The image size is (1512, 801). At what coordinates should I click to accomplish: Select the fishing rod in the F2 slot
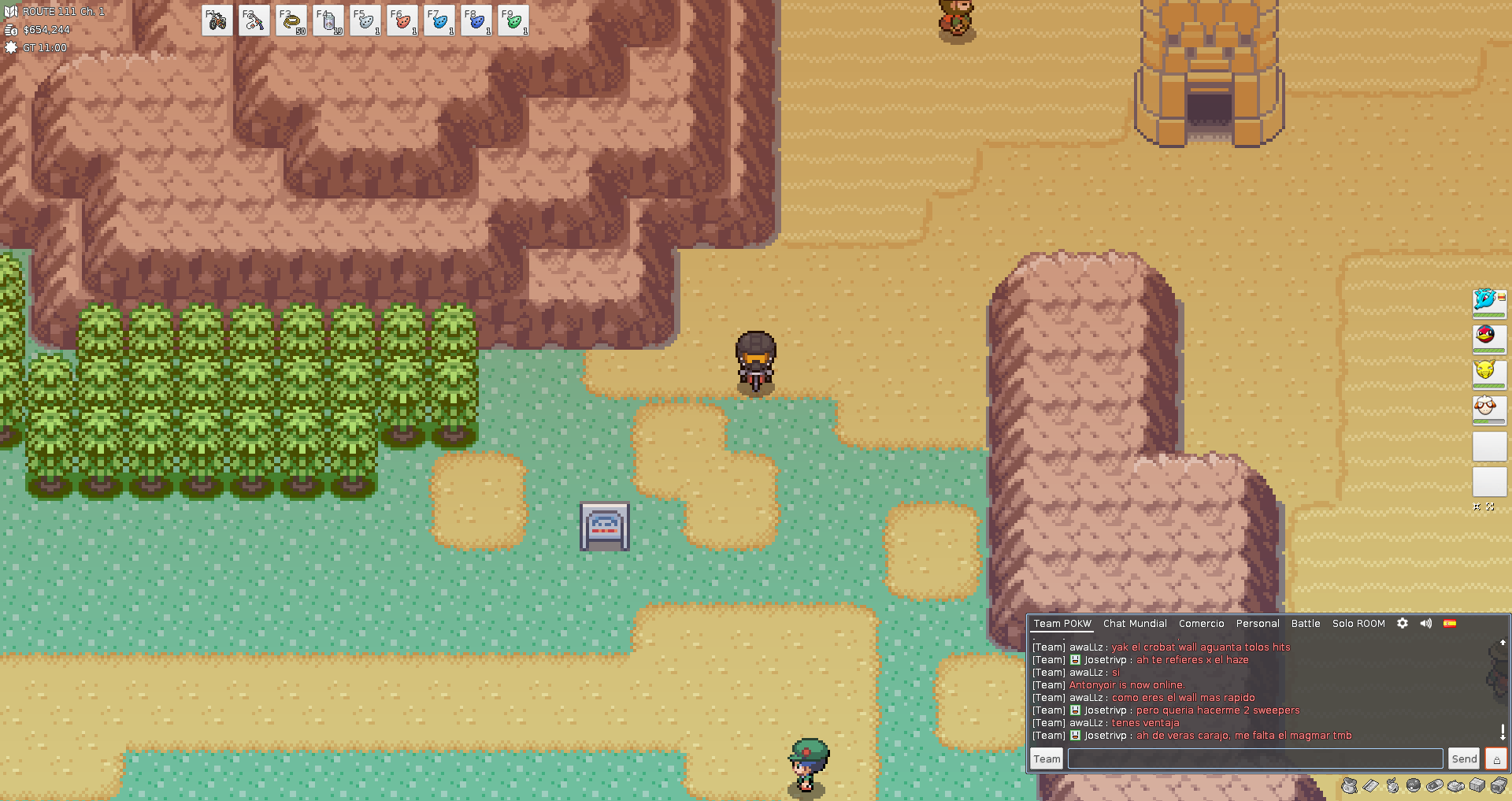tap(254, 21)
